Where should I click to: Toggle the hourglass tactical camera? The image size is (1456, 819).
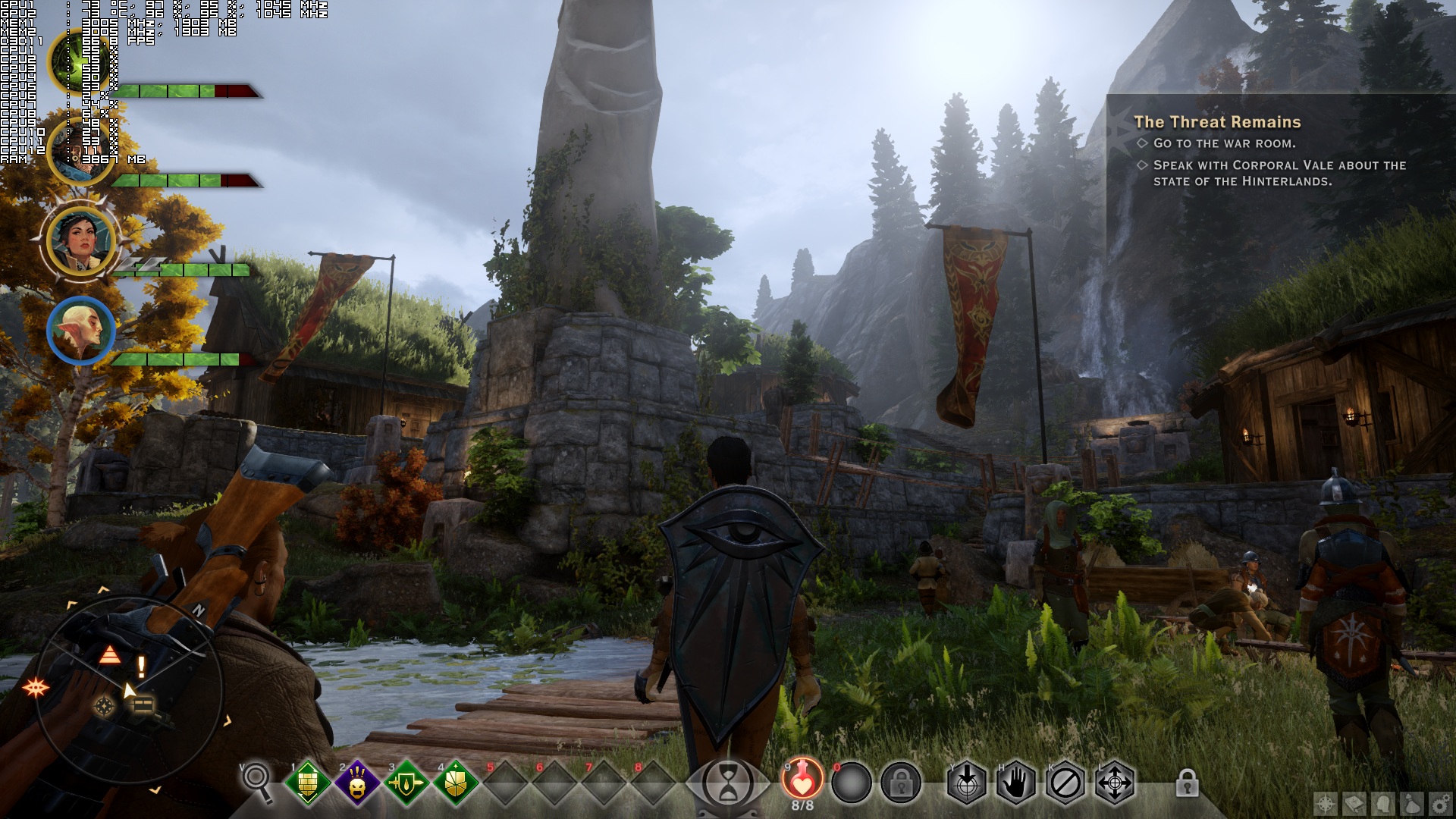pos(729,781)
